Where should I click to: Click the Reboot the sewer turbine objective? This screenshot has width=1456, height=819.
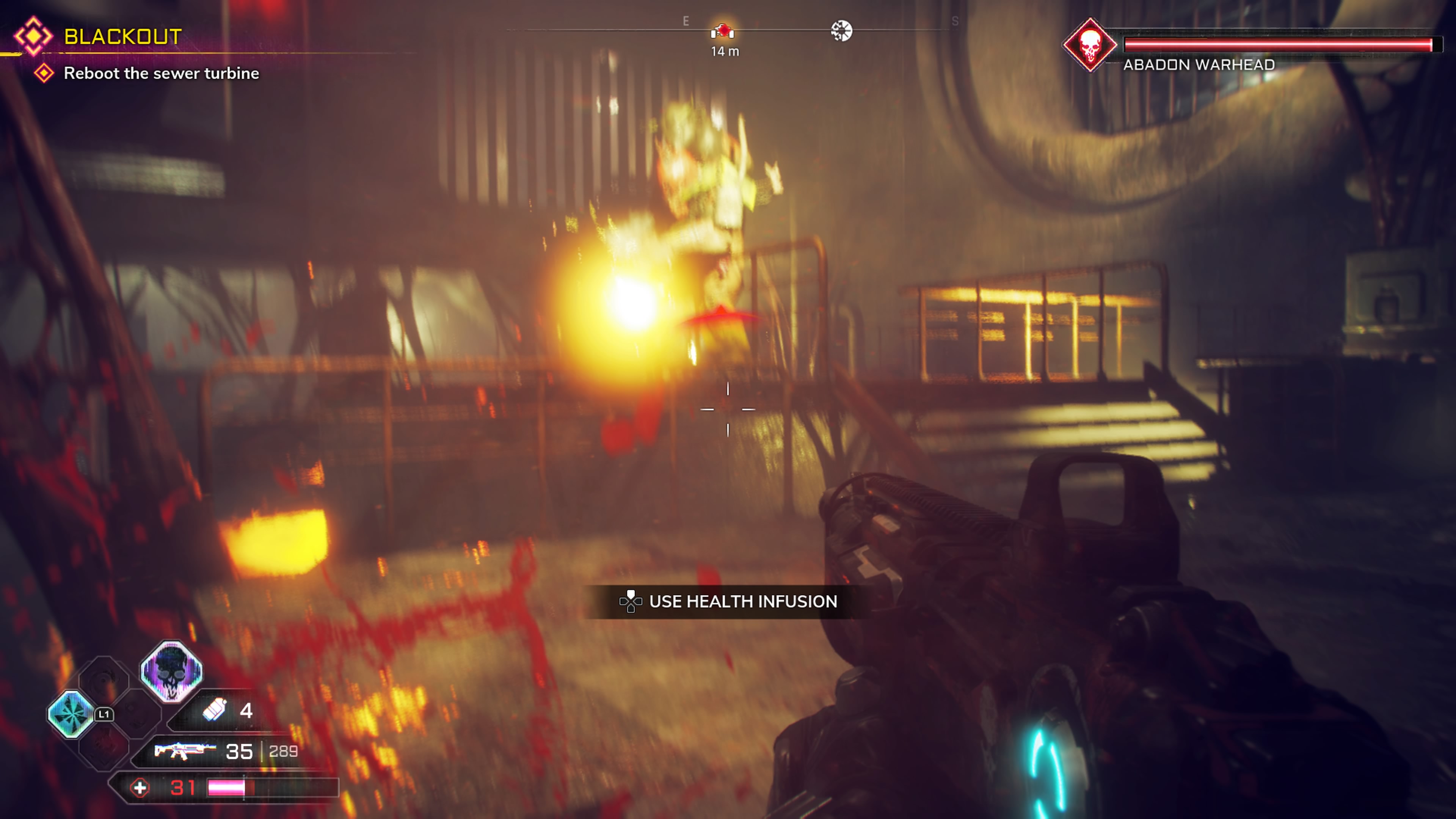point(161,74)
